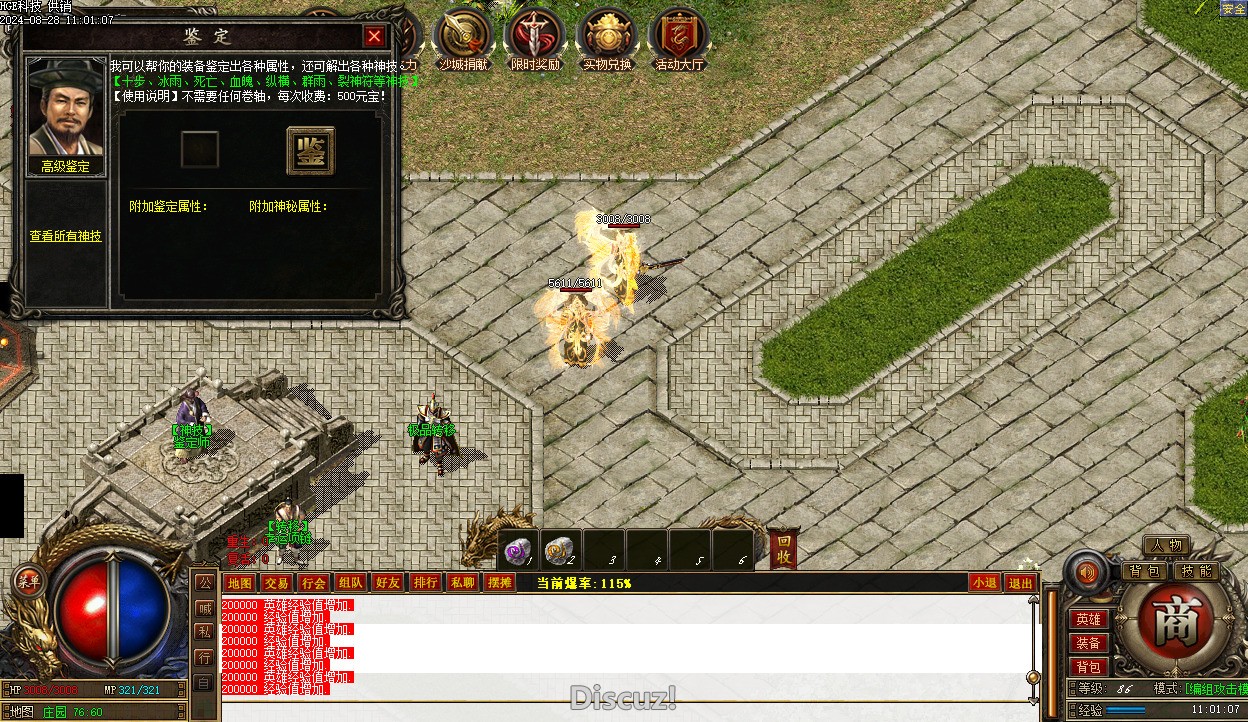The image size is (1248, 722).
Task: Select the empty equipment appraisal slot
Action: click(199, 150)
